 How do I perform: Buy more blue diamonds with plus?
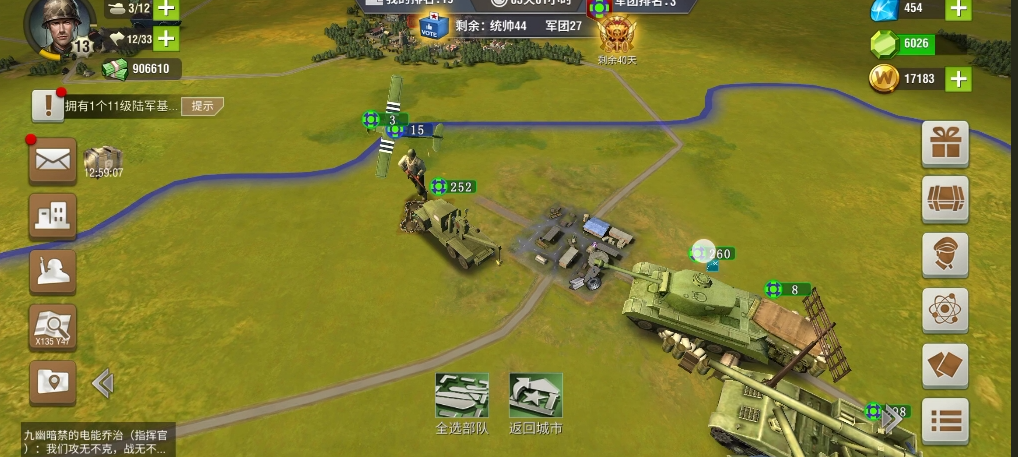(x=958, y=9)
